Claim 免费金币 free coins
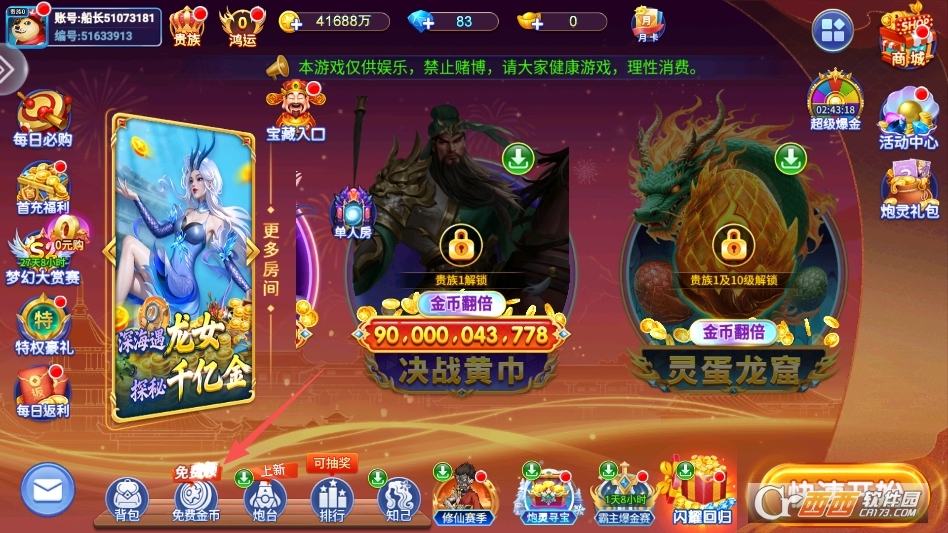This screenshot has height=533, width=948. click(195, 498)
